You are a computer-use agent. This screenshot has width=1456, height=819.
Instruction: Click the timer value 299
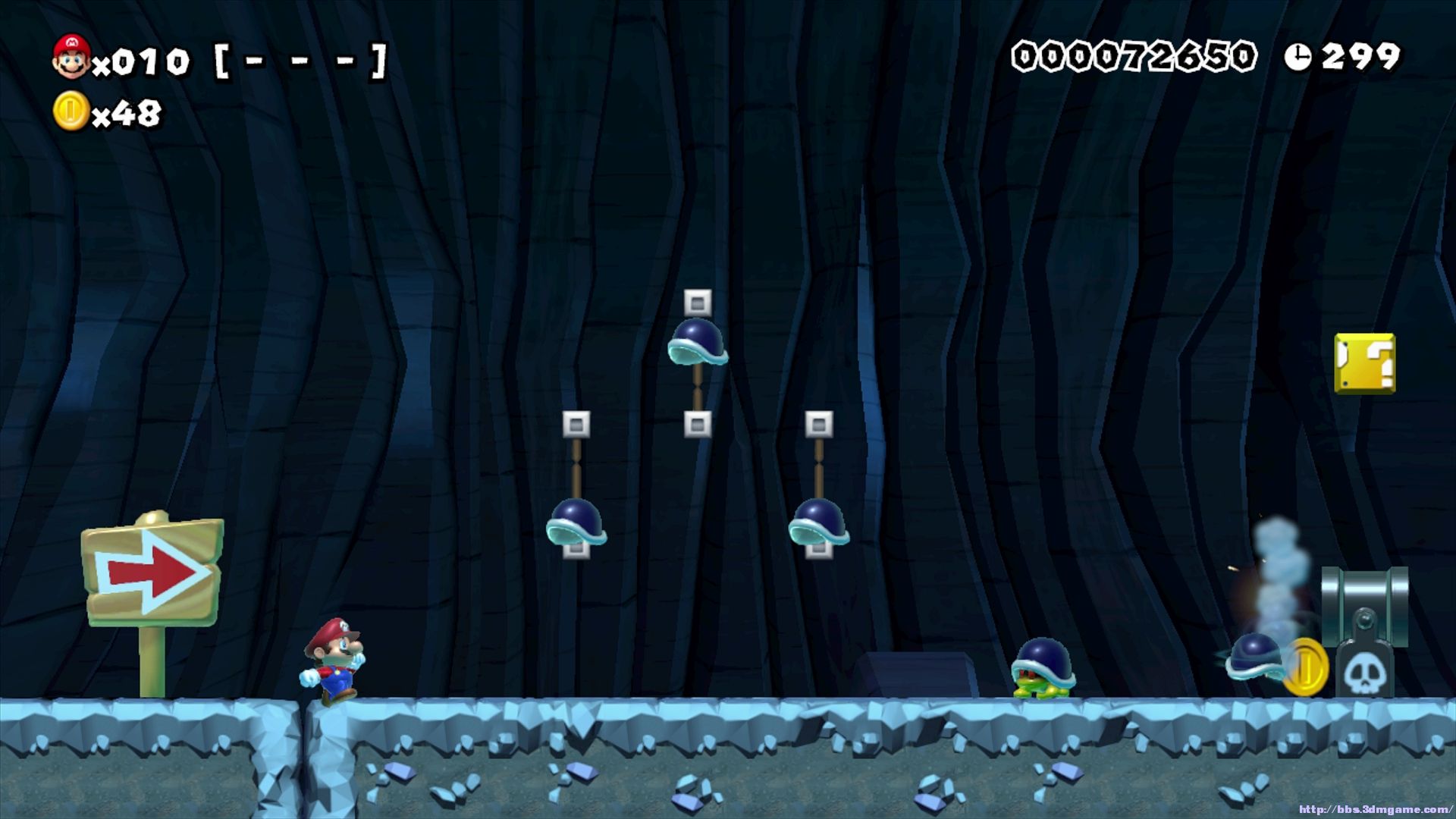(x=1361, y=55)
